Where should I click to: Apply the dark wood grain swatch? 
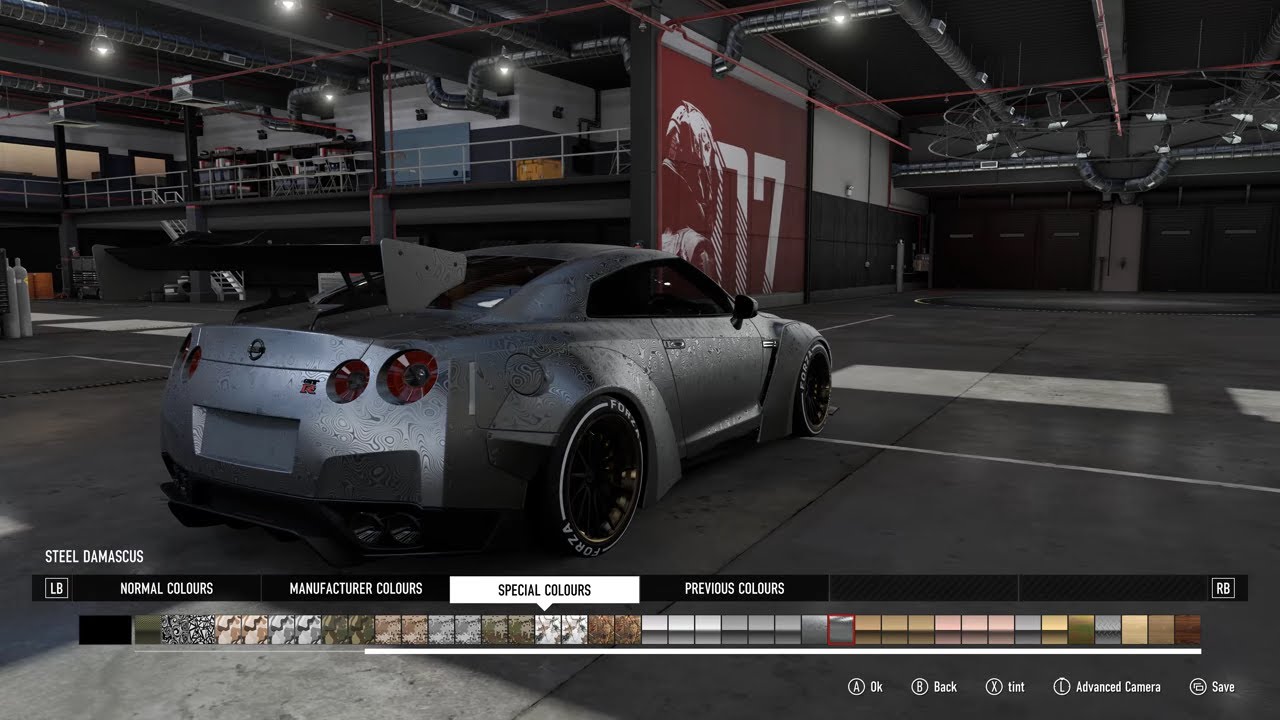(x=1187, y=630)
